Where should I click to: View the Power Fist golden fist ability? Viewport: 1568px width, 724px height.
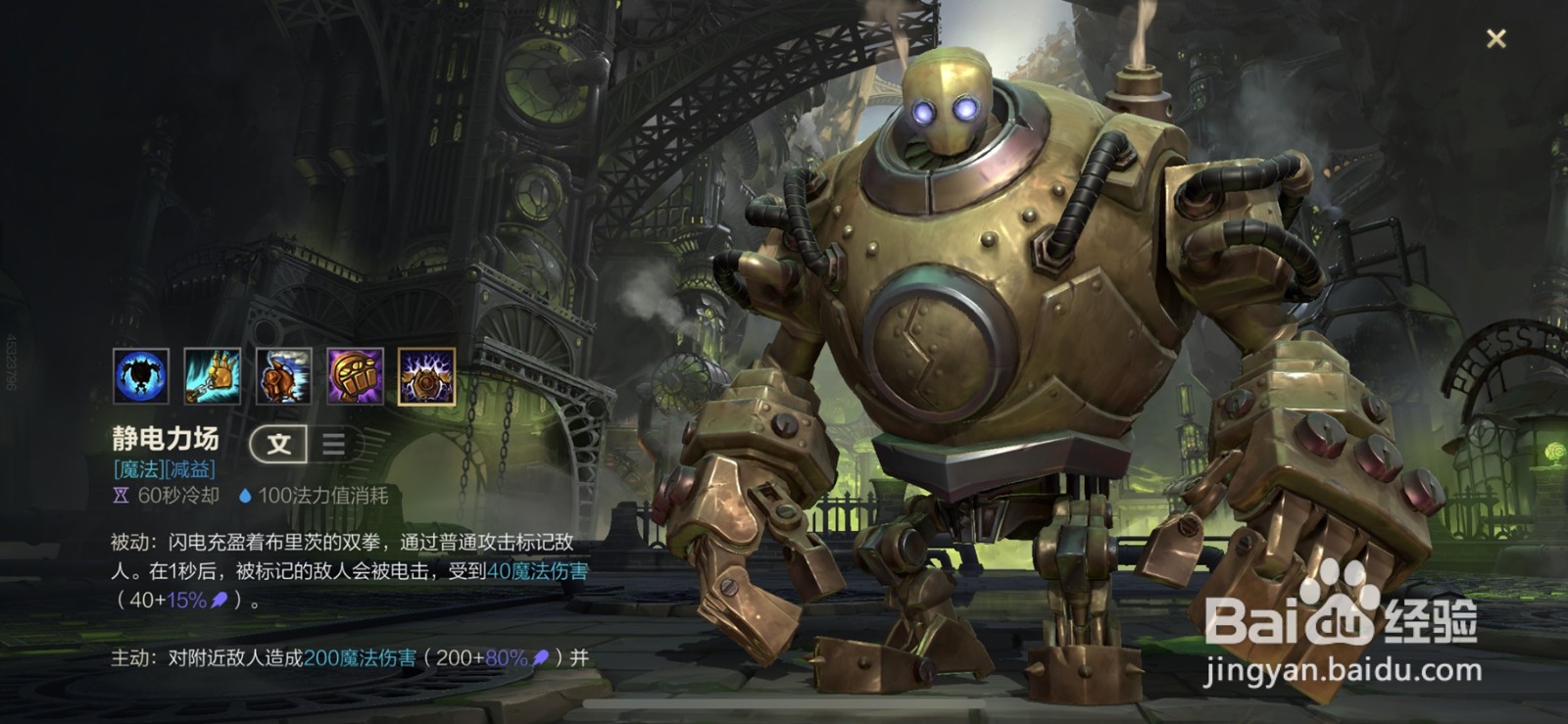[x=356, y=376]
